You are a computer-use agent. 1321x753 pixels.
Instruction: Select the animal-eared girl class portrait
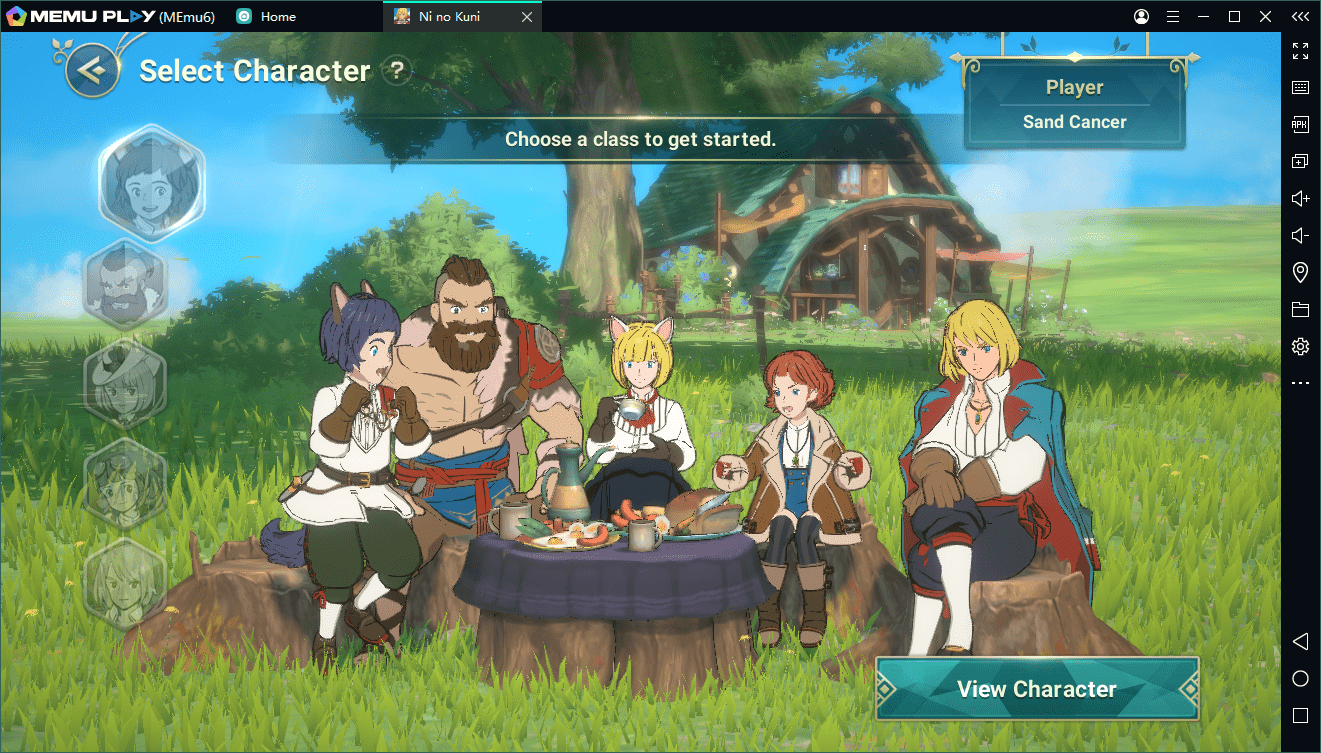(x=151, y=183)
